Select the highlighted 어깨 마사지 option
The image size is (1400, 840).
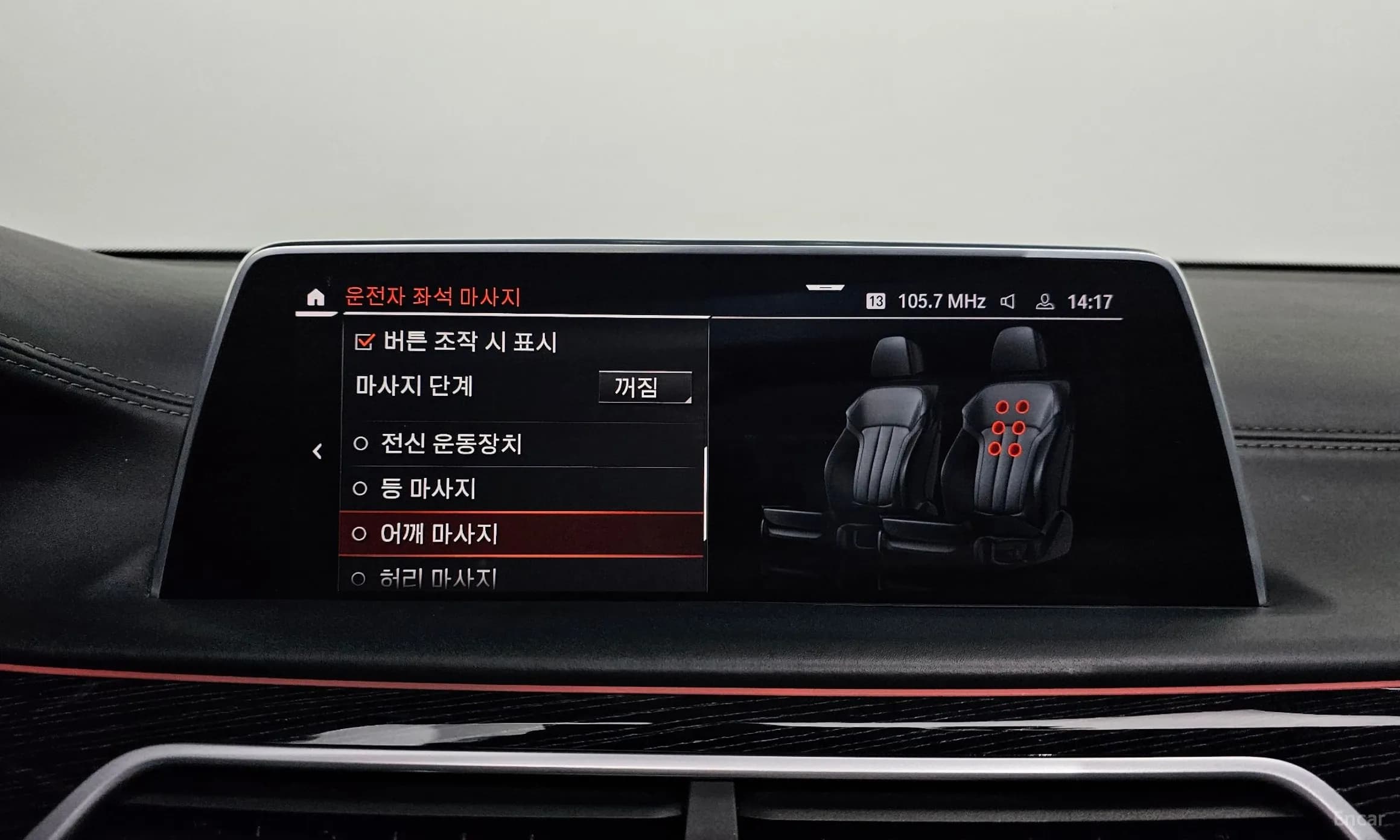click(x=439, y=534)
